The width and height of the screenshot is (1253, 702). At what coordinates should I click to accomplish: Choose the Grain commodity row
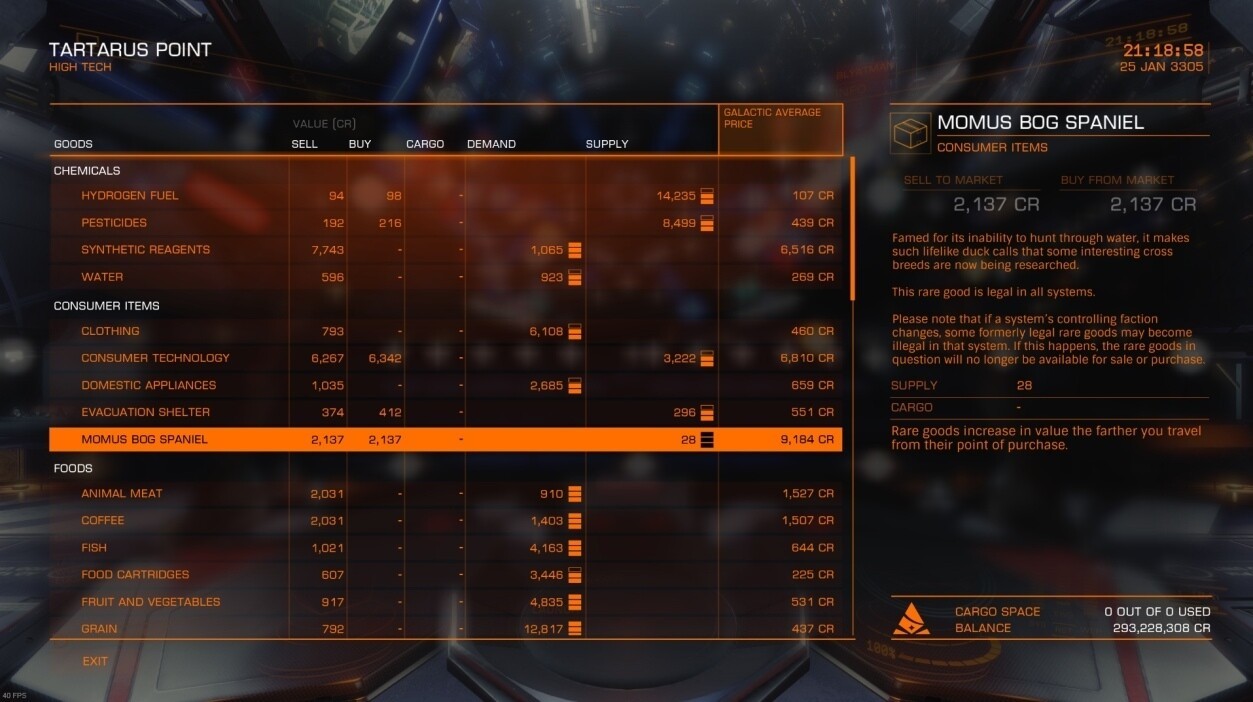[99, 629]
